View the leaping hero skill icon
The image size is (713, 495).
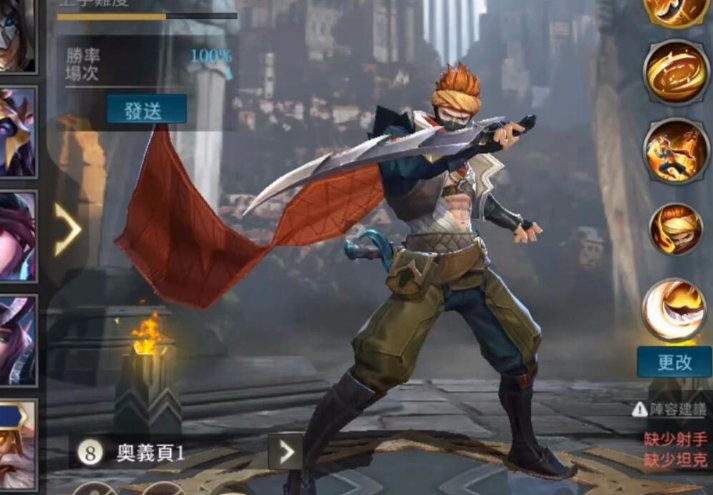tap(676, 151)
